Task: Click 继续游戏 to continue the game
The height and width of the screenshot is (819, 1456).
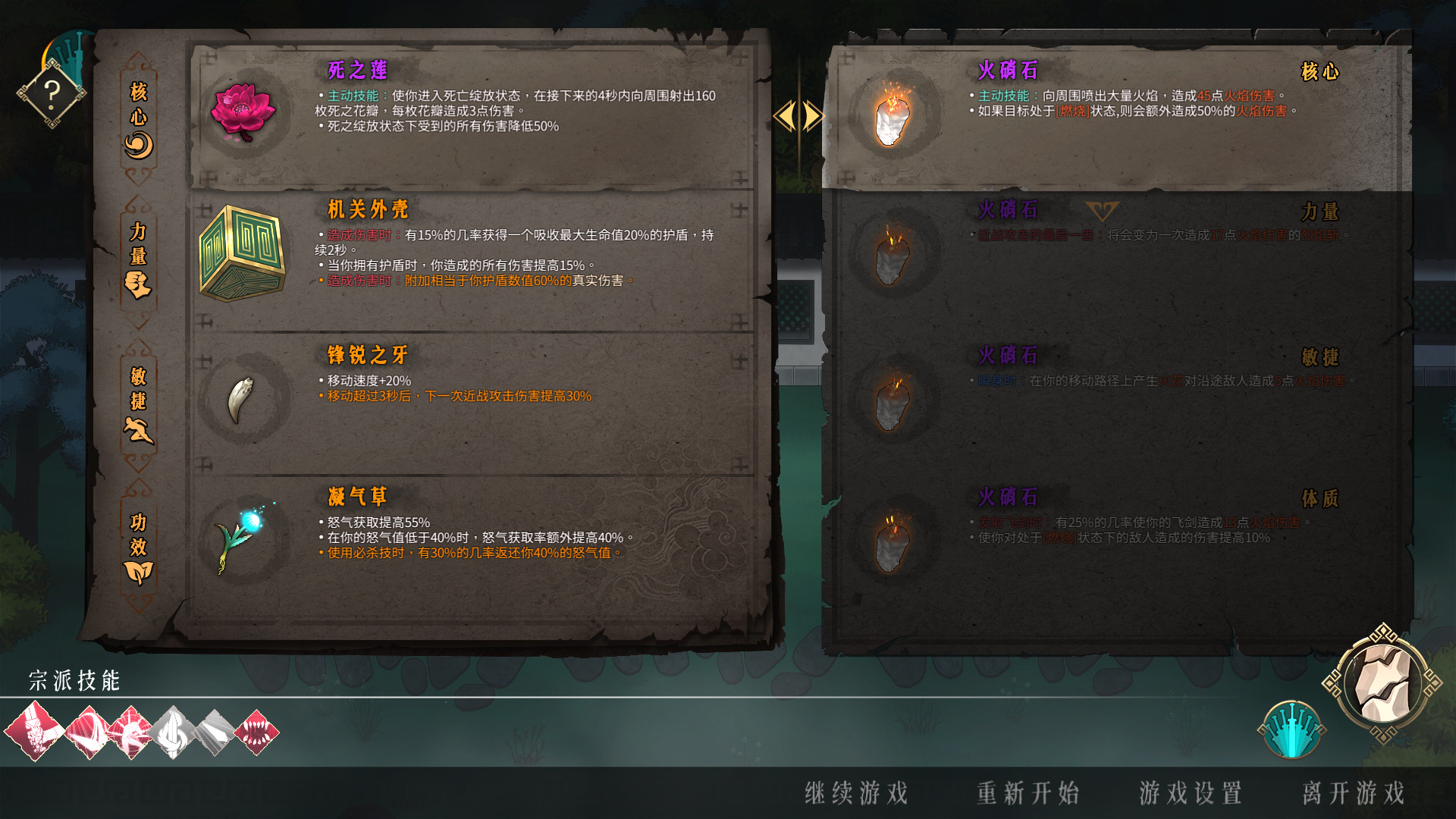Action: (858, 794)
